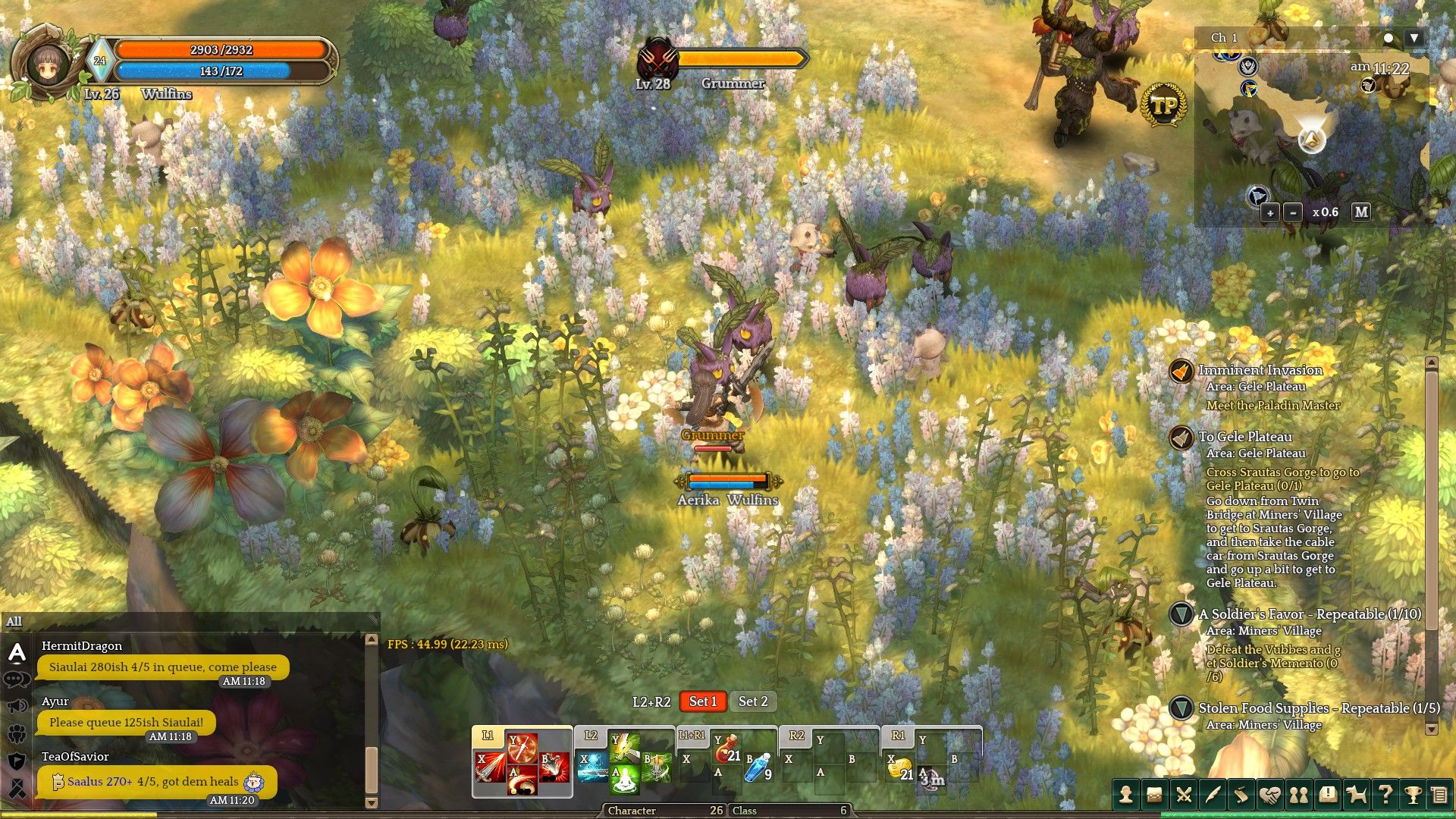Open the quest journal quill icon

(1211, 793)
